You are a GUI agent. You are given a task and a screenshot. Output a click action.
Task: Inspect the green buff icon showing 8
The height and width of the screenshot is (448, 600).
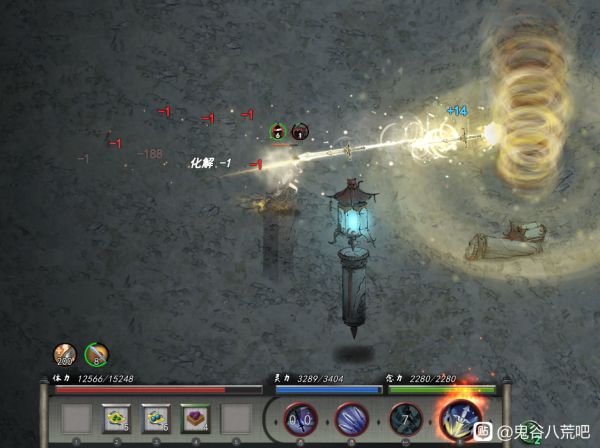[x=97, y=354]
